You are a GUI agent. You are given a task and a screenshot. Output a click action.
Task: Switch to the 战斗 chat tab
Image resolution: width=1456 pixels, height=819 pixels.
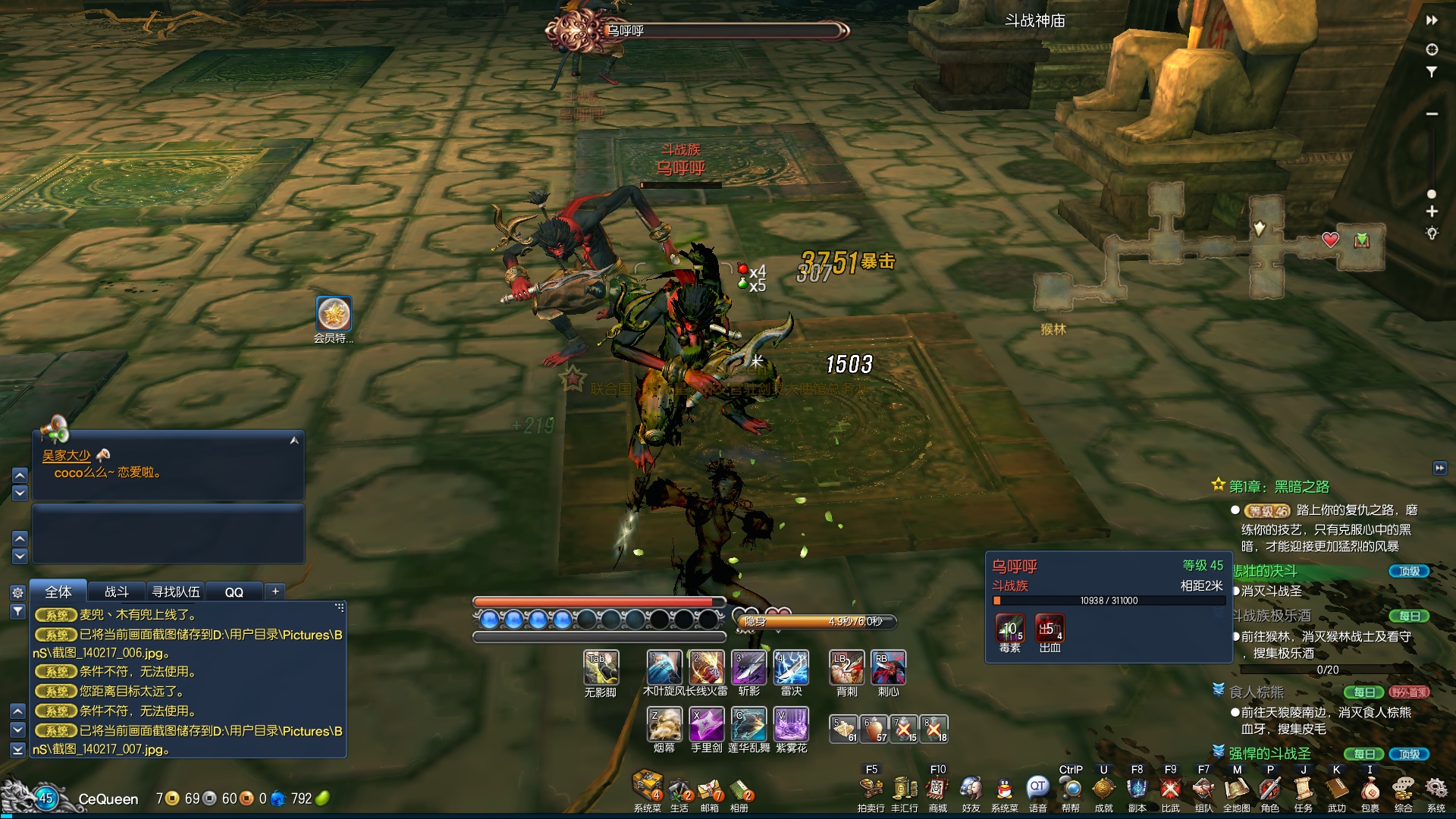116,591
